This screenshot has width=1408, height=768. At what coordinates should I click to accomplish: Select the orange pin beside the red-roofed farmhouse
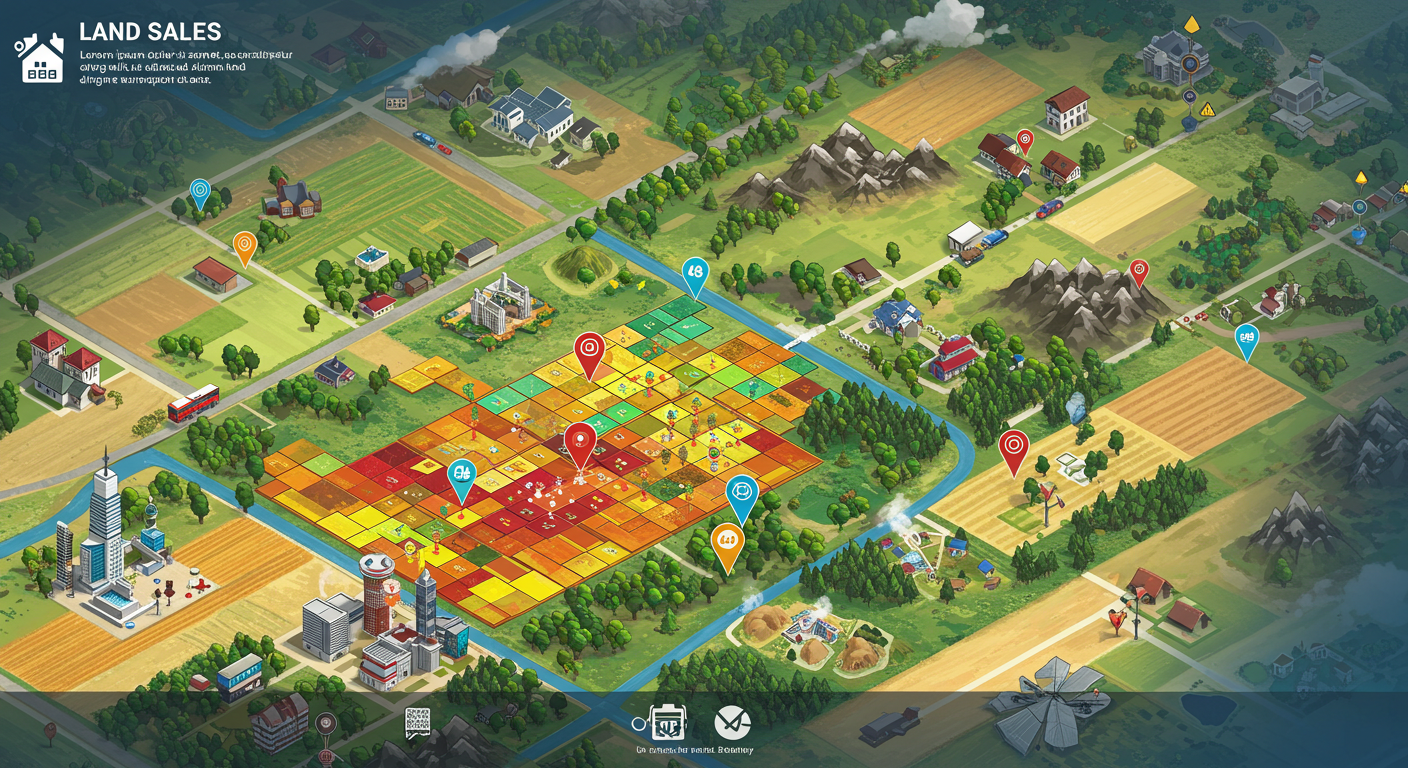[244, 246]
